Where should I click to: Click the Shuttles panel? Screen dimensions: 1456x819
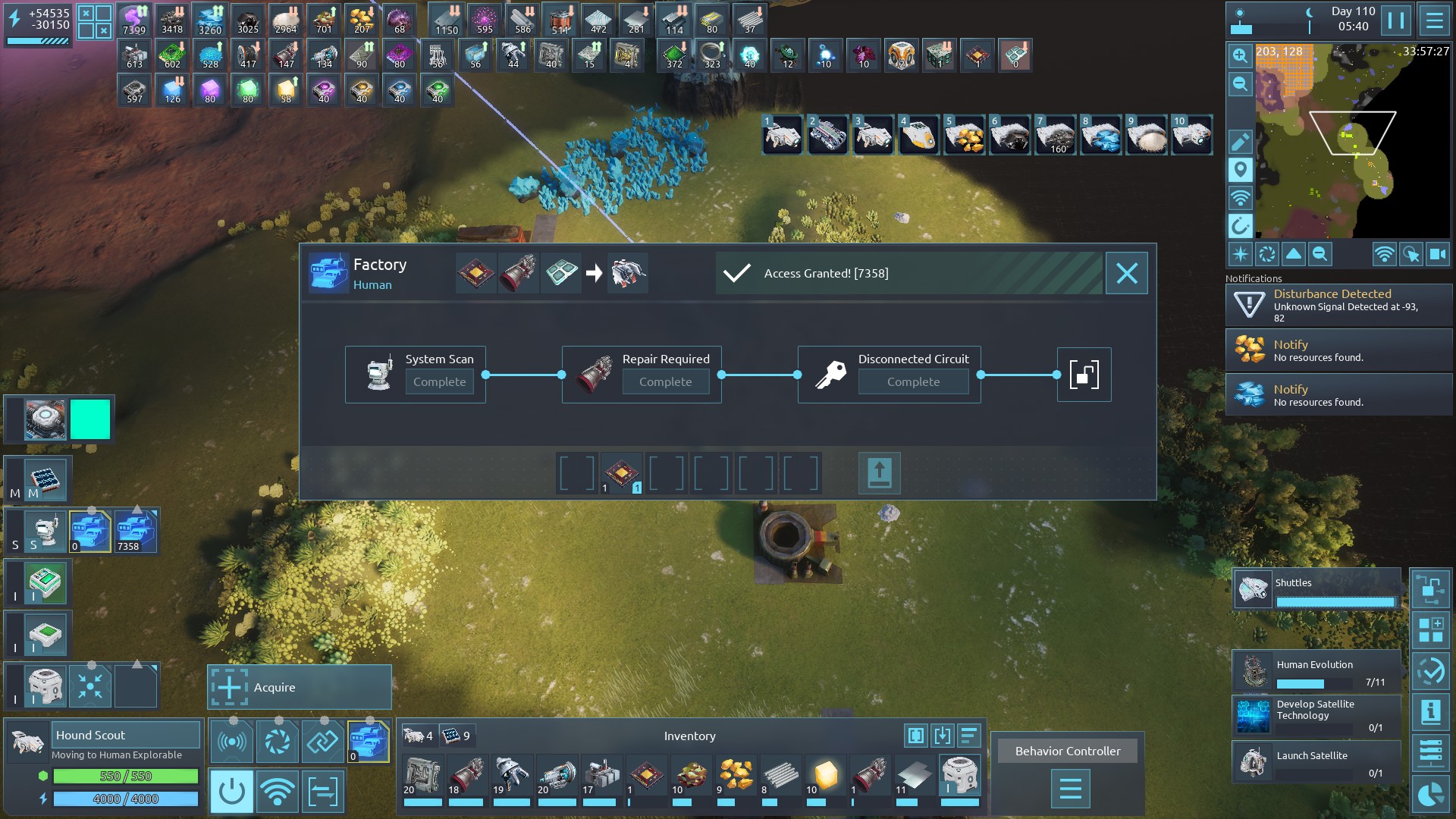coord(1316,589)
